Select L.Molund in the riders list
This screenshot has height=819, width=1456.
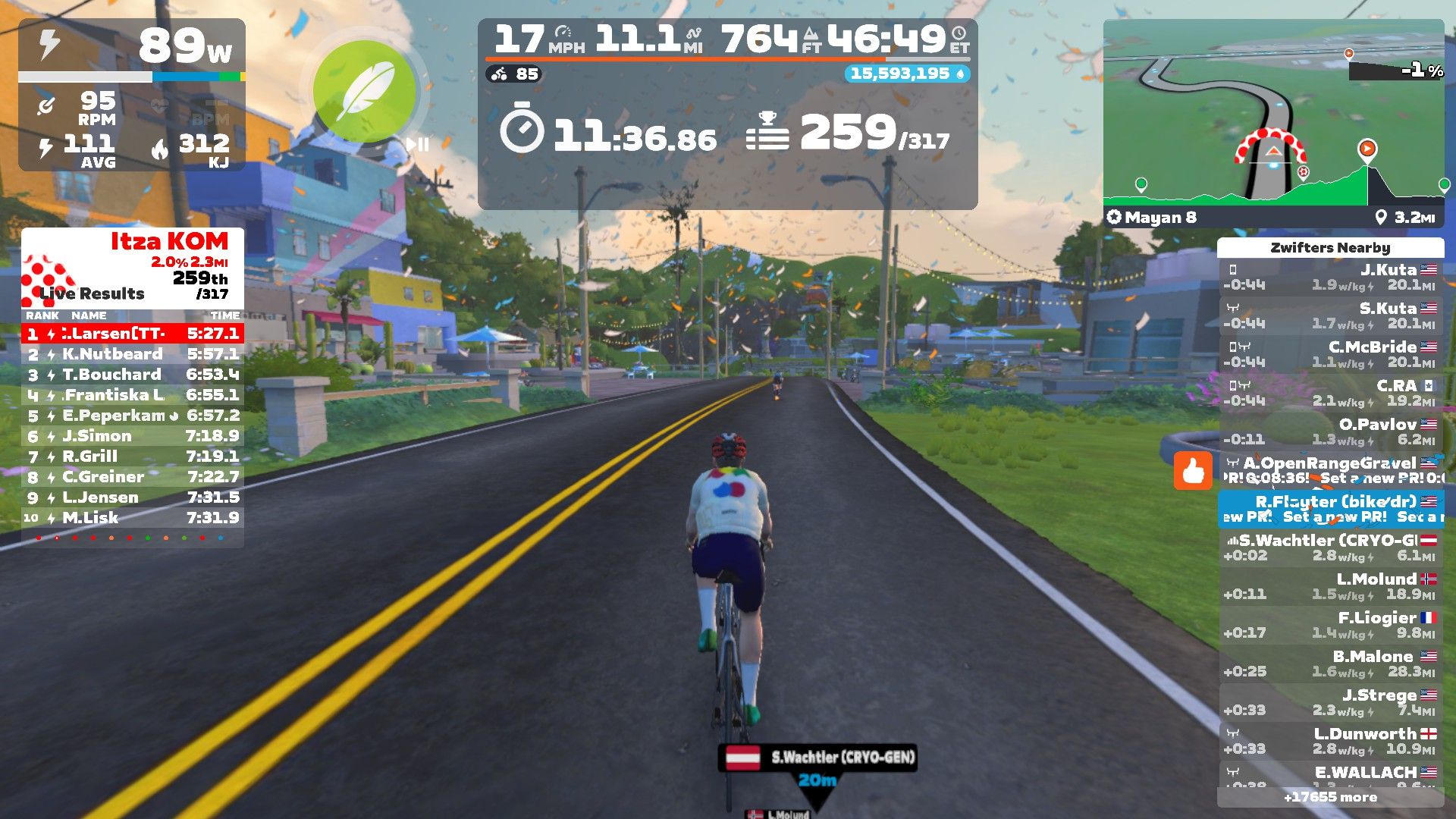1331,587
